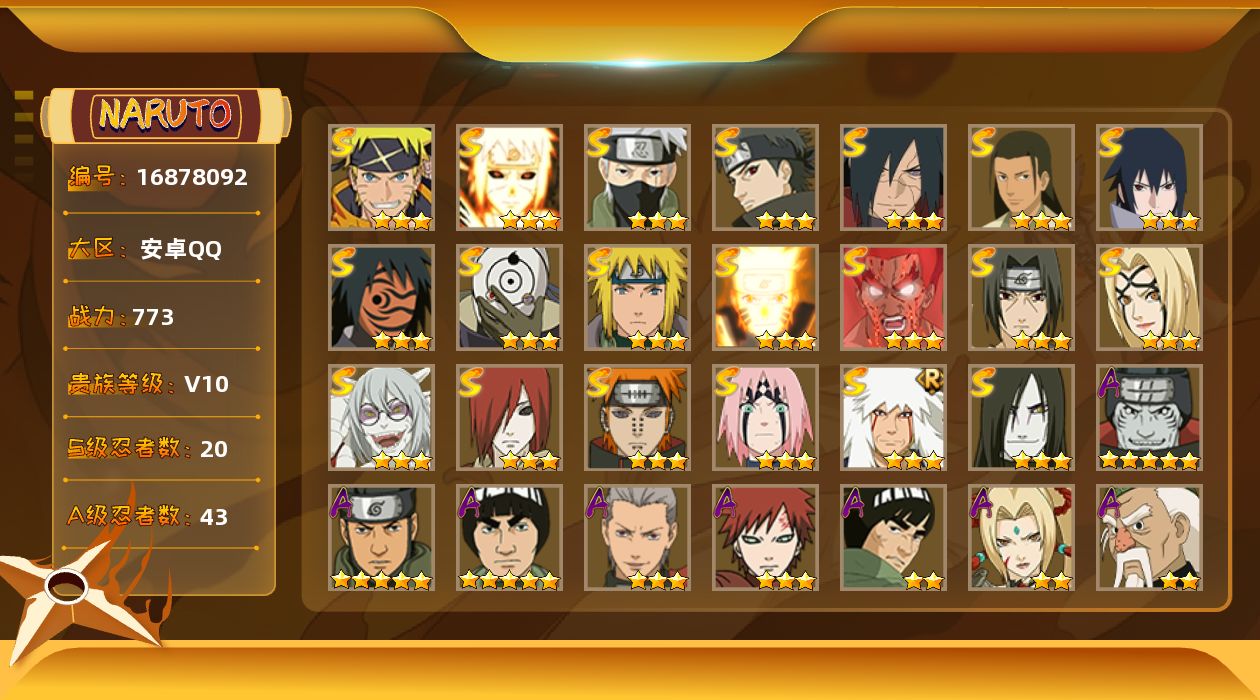The image size is (1260, 700).
Task: Pick the Orochimaru portrait
Action: (x=1021, y=418)
